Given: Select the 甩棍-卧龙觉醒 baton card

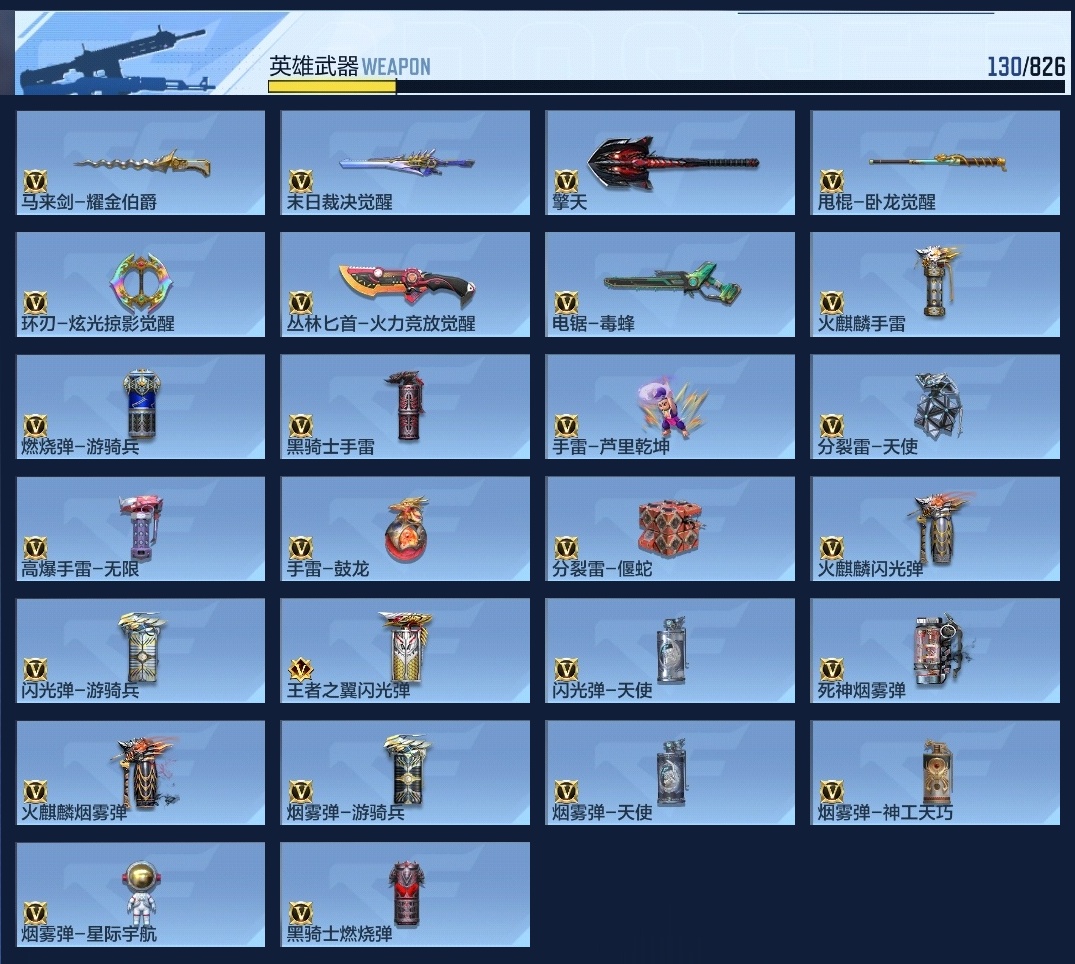Looking at the screenshot, I should click(x=935, y=162).
